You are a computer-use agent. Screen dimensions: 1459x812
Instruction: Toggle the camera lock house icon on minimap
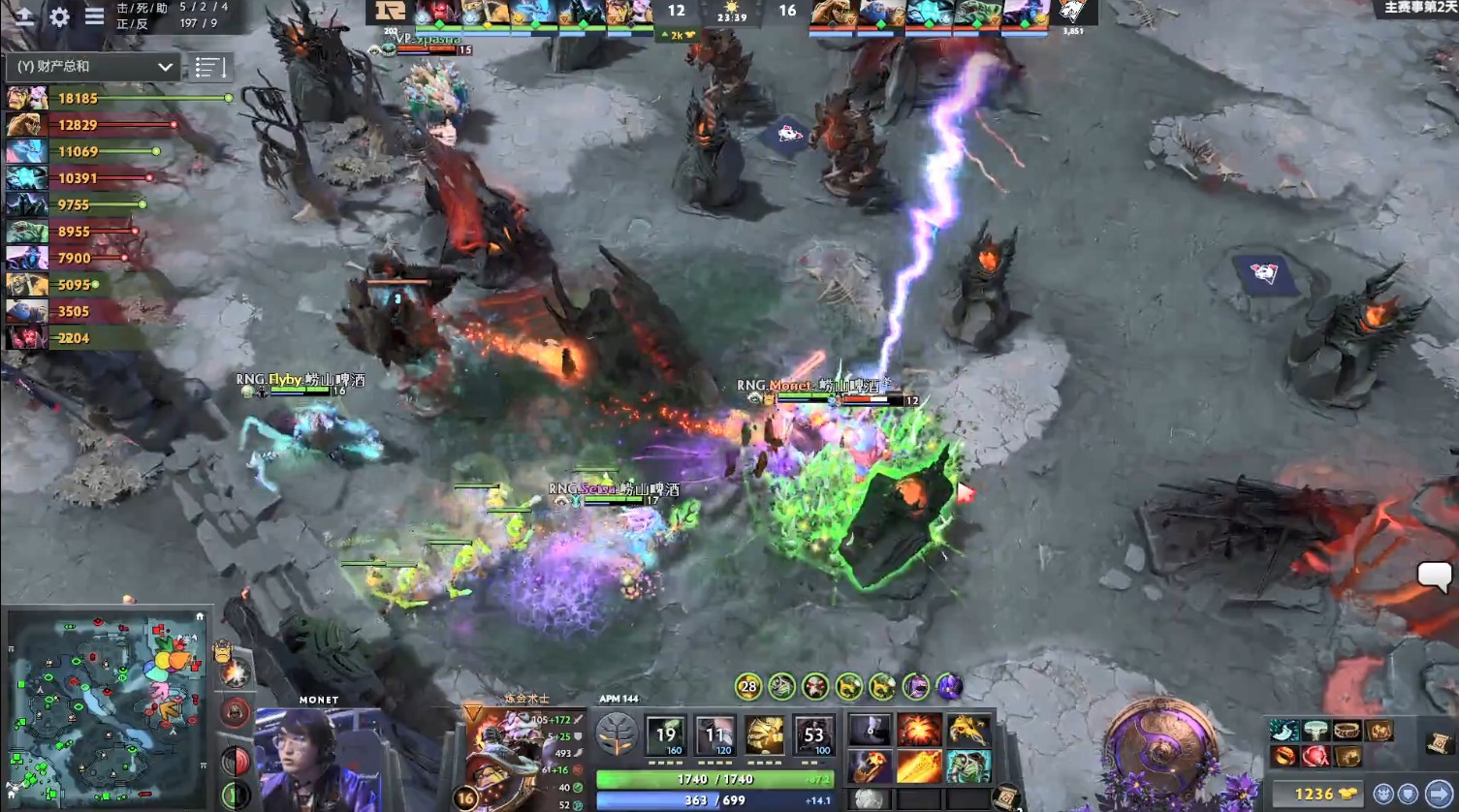199,617
